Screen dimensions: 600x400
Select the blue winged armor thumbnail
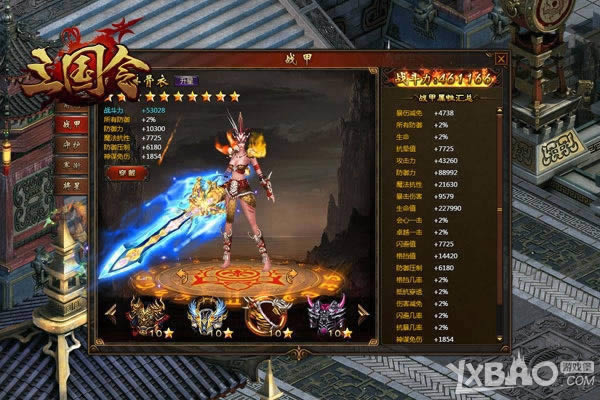pos(208,313)
